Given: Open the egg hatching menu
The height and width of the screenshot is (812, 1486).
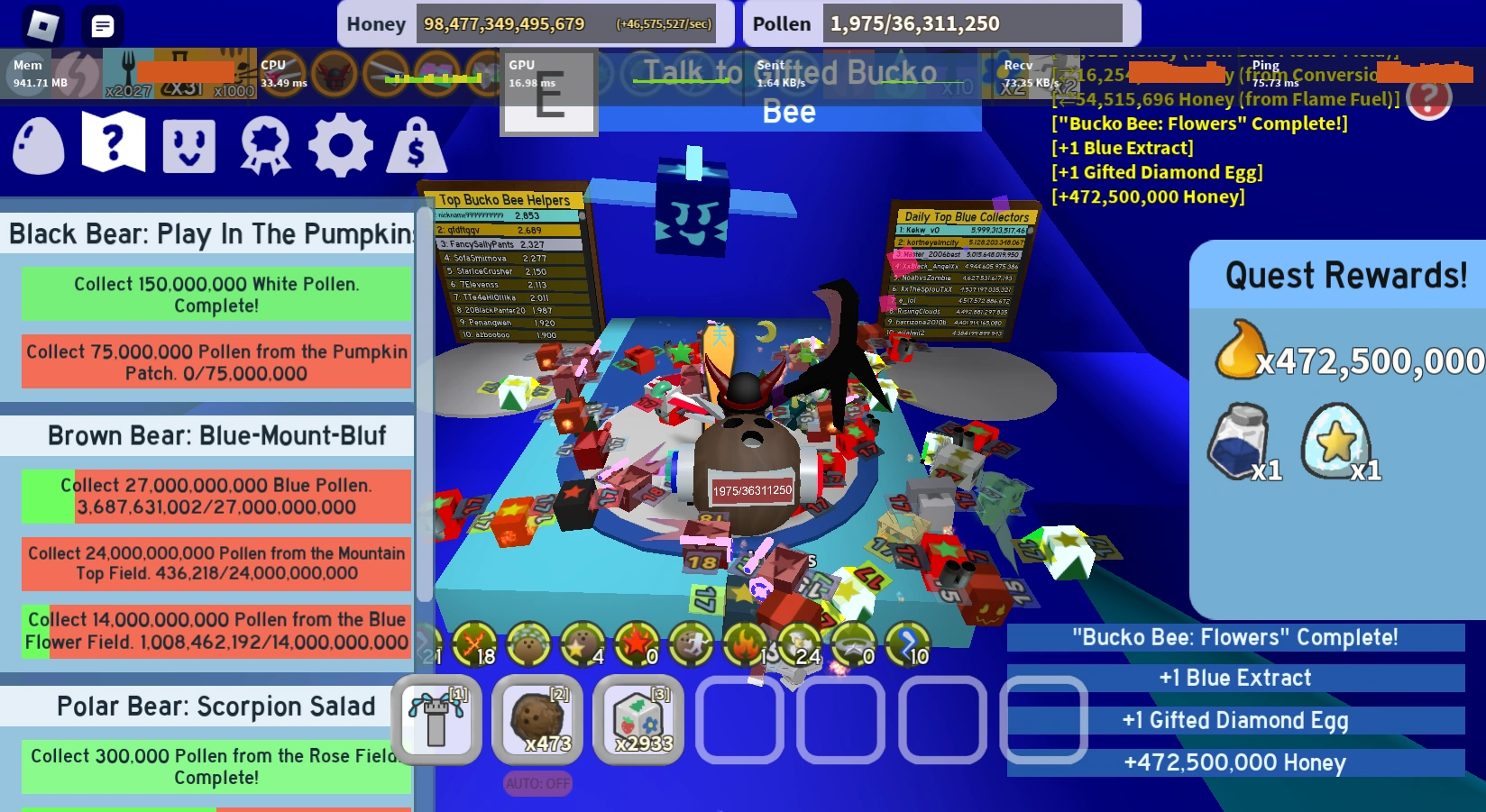Looking at the screenshot, I should [x=37, y=143].
